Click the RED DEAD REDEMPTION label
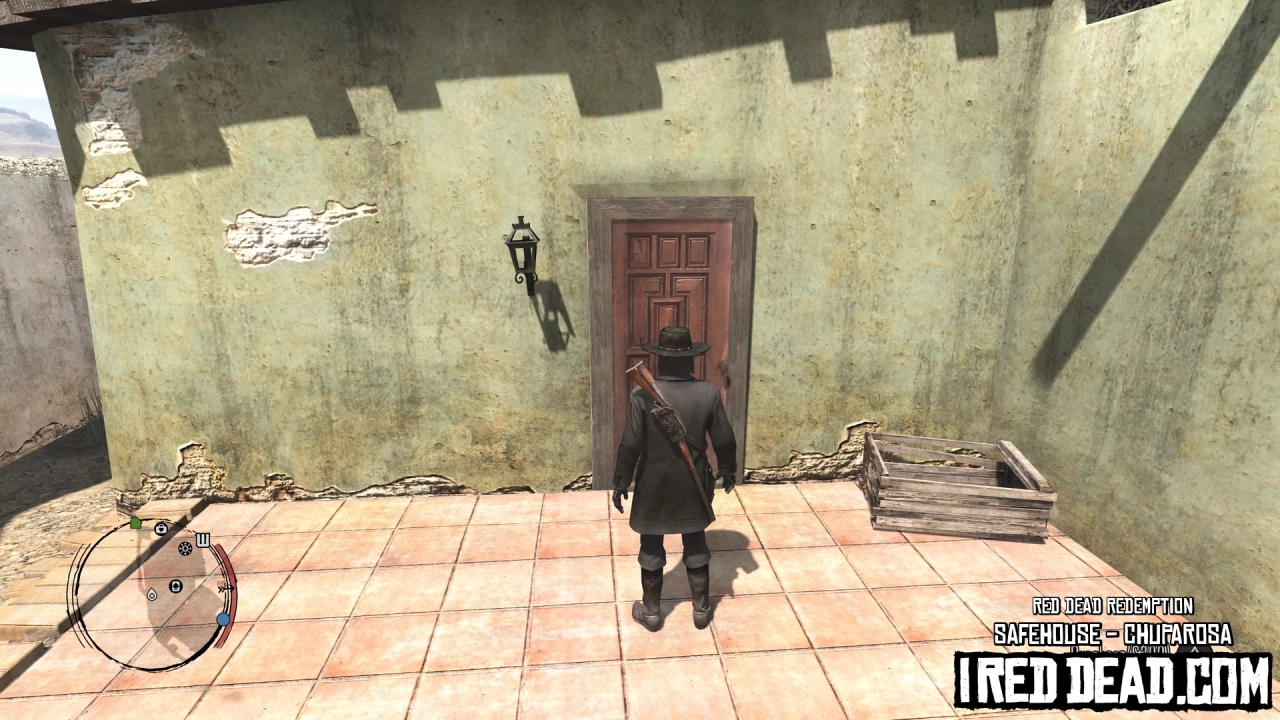The height and width of the screenshot is (720, 1280). pos(1112,605)
